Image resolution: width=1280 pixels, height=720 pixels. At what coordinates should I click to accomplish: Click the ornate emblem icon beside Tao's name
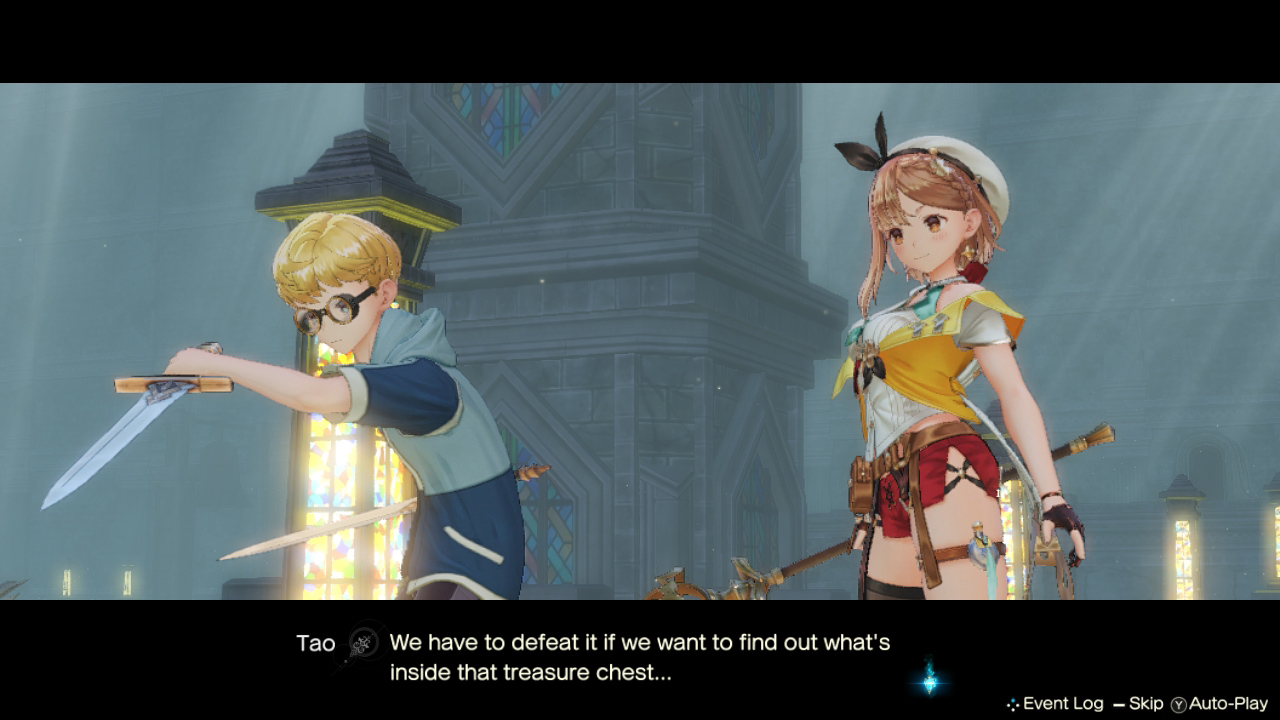[363, 644]
